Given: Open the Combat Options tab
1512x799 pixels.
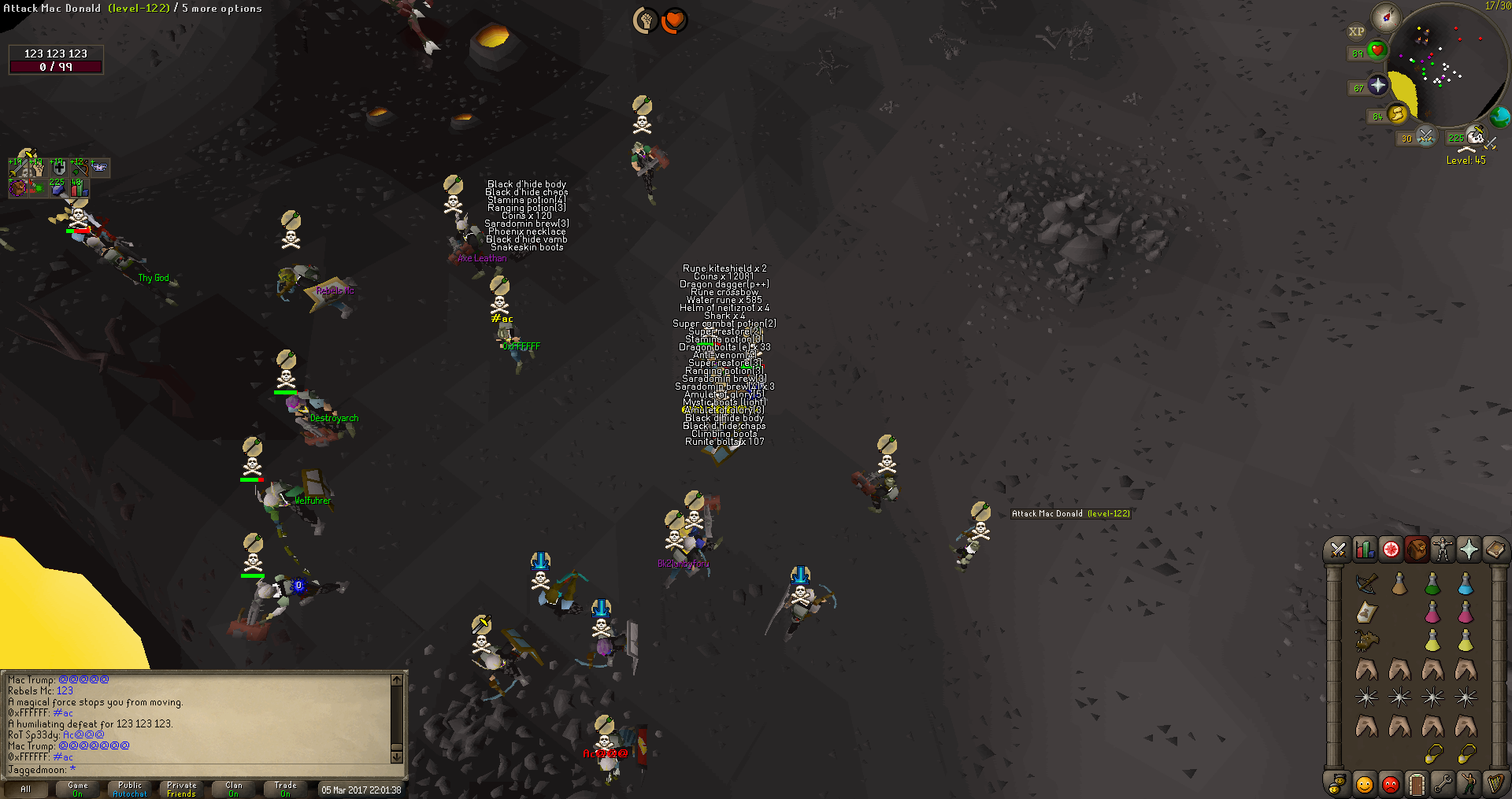Looking at the screenshot, I should pos(1337,549).
